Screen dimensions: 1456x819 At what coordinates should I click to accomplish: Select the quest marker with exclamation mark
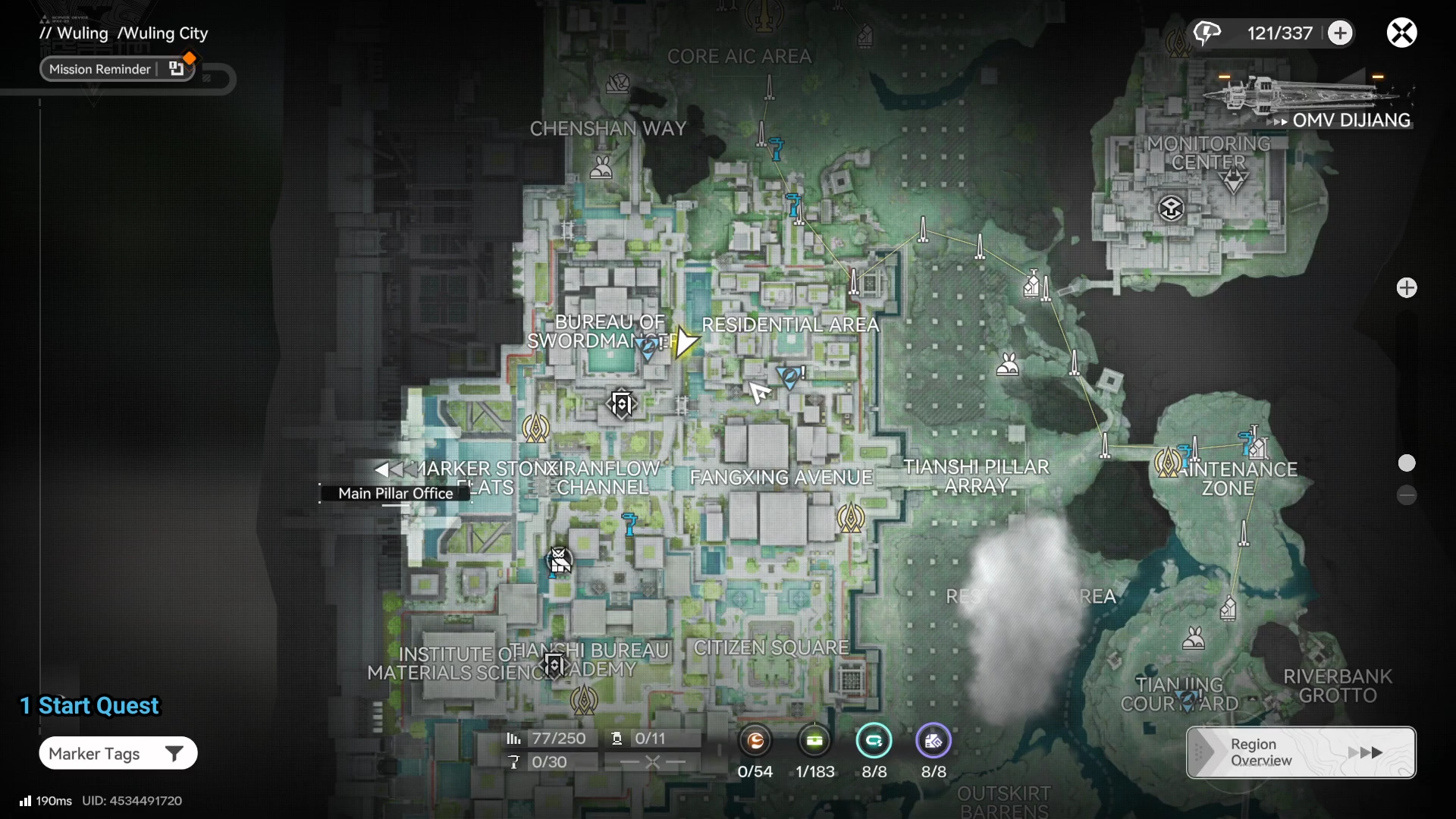[x=790, y=375]
